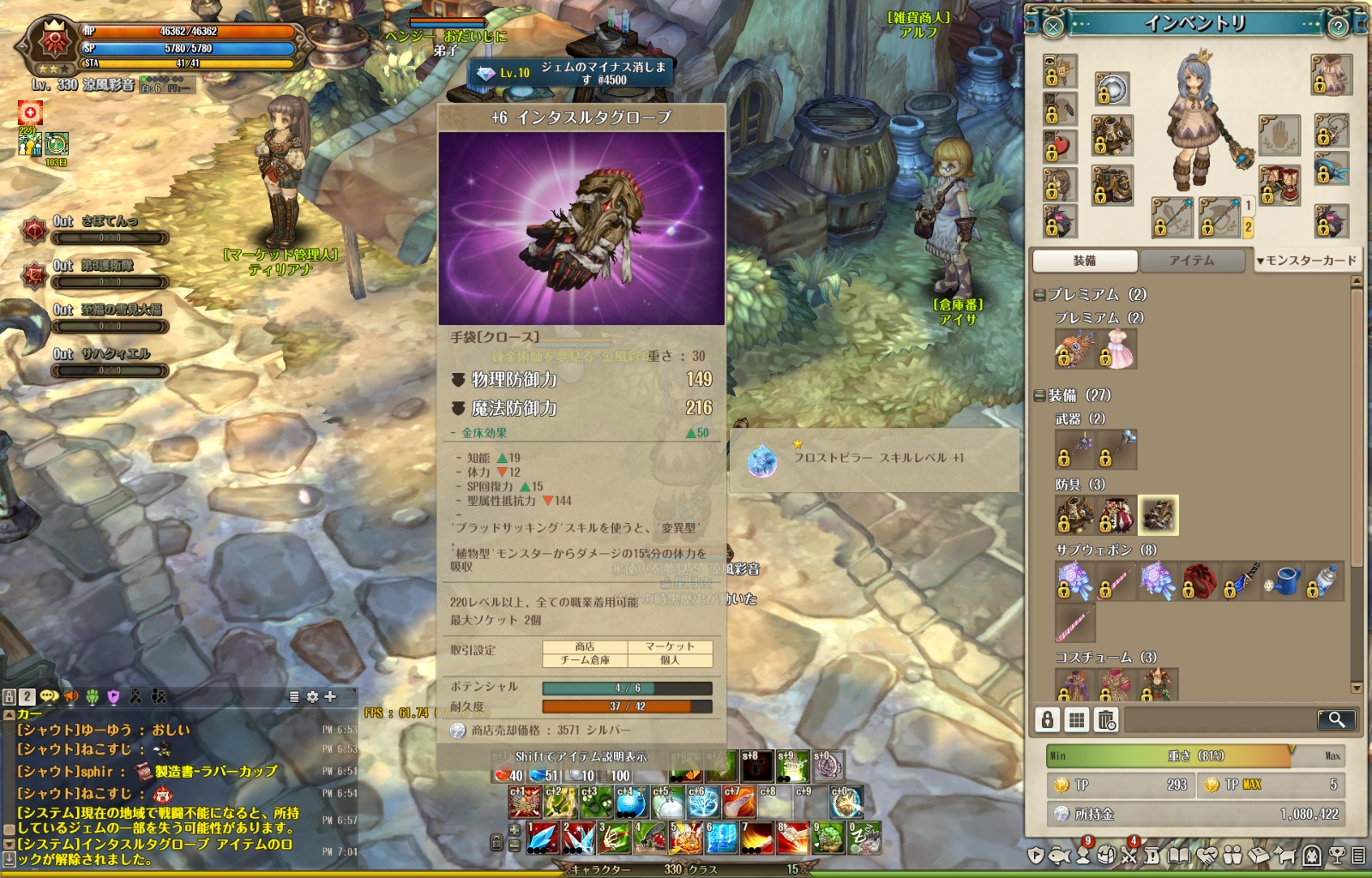Switch to the アイテム tab
Image resolution: width=1372 pixels, height=878 pixels.
1192,262
